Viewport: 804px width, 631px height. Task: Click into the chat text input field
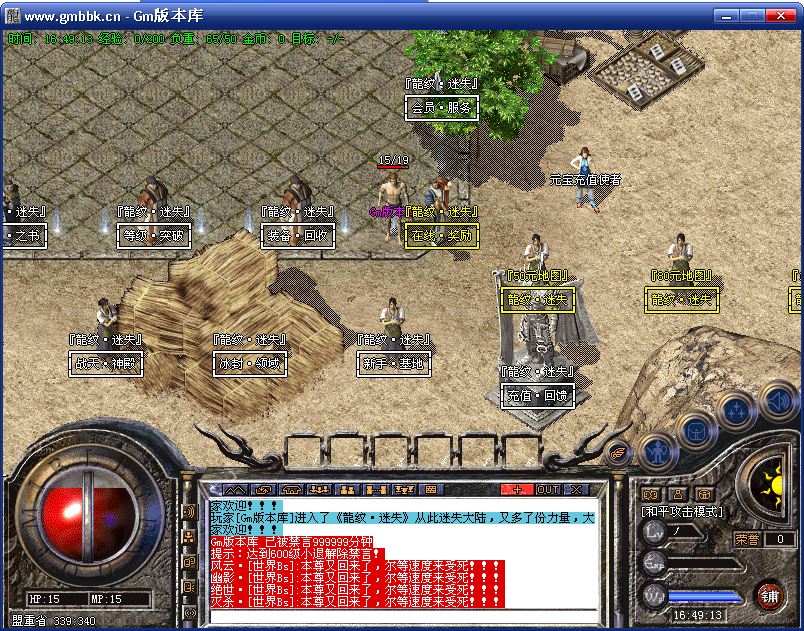[x=400, y=615]
